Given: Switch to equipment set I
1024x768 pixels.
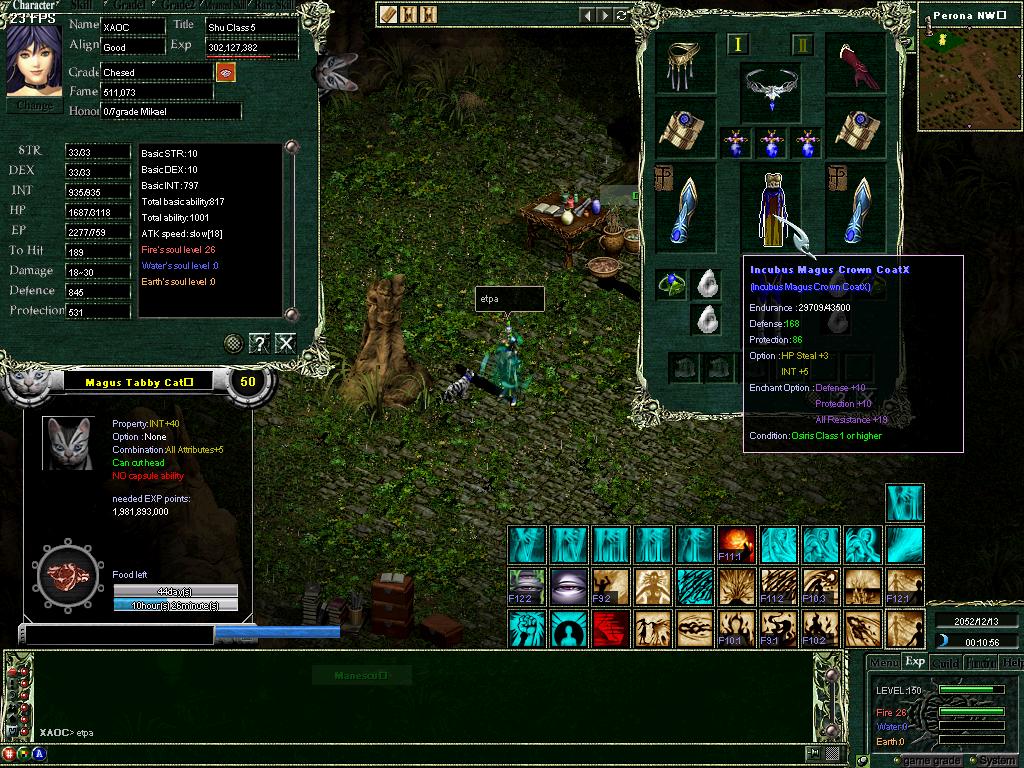Looking at the screenshot, I should click(x=738, y=45).
